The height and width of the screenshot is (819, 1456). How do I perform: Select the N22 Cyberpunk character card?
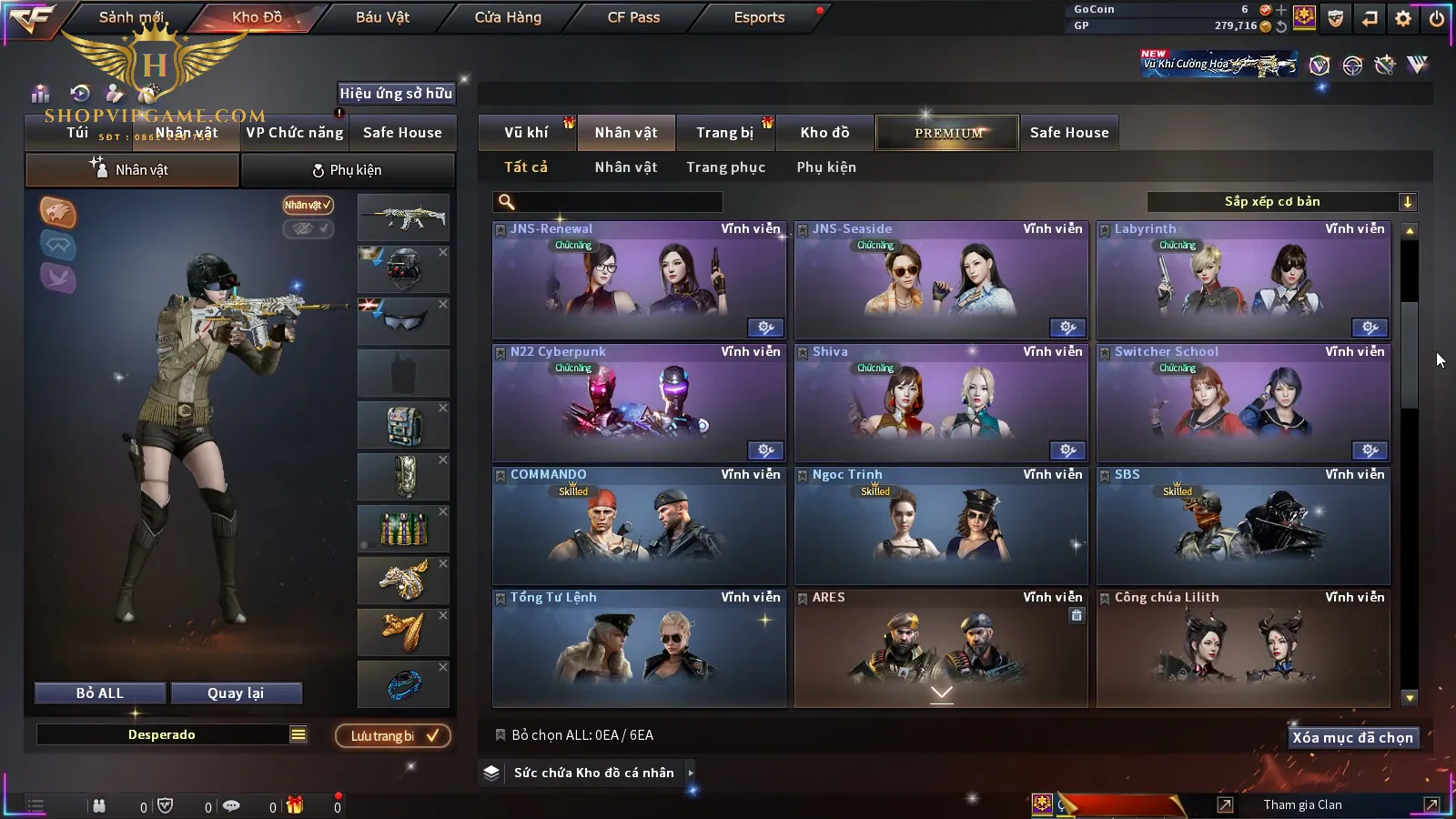[x=639, y=403]
